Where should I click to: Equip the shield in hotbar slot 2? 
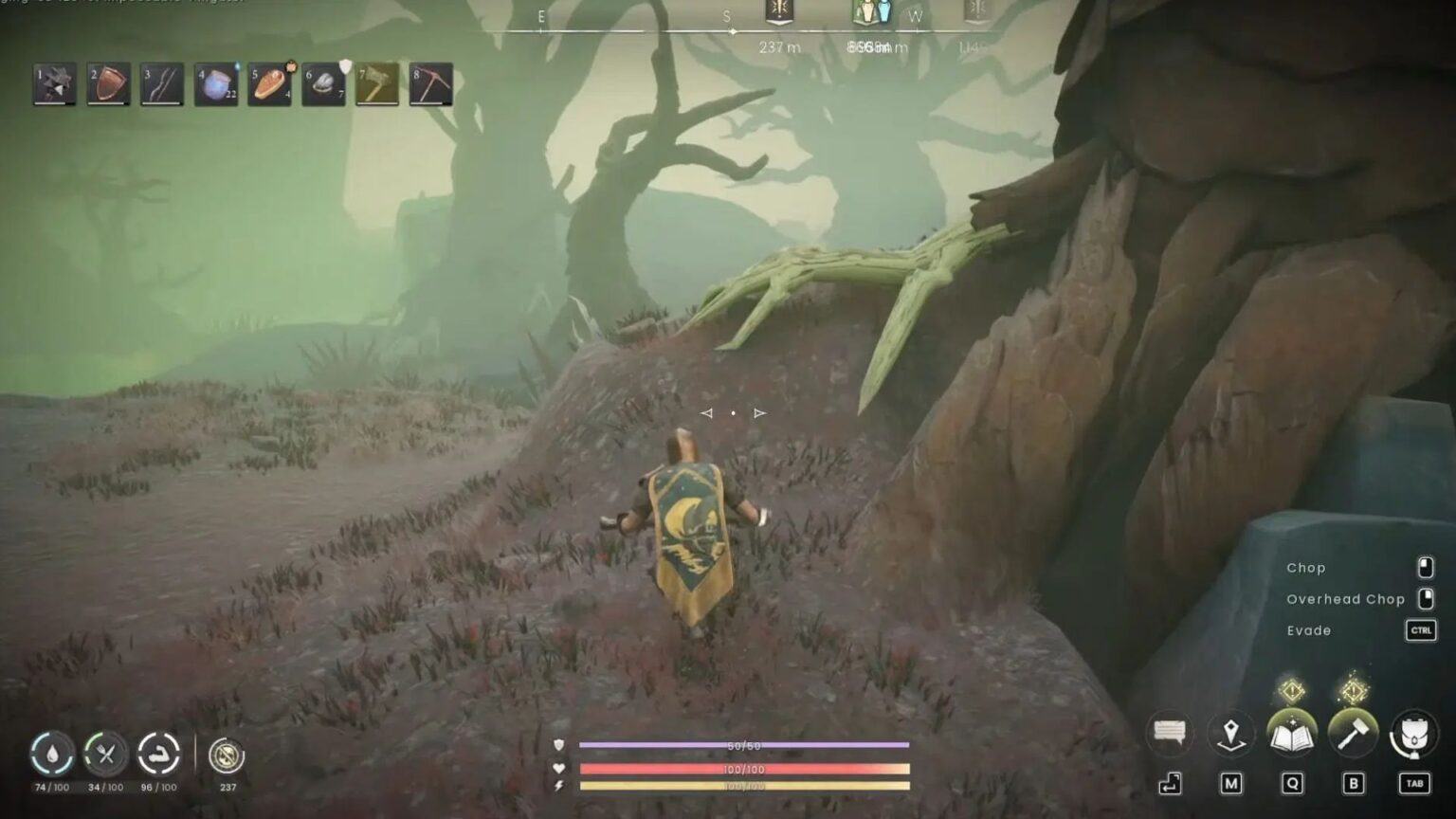point(106,85)
